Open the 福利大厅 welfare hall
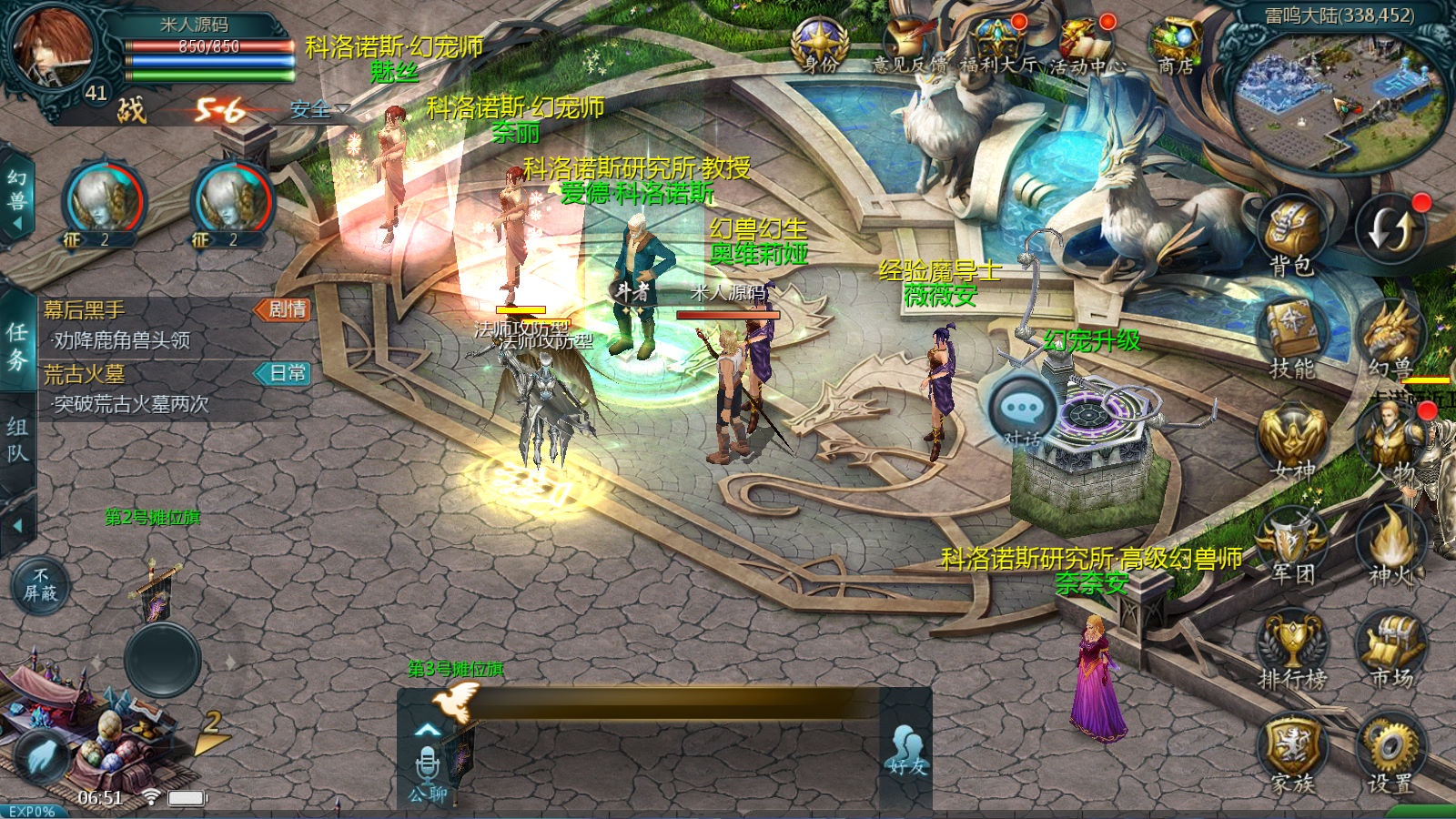The image size is (1456, 819). point(997,45)
